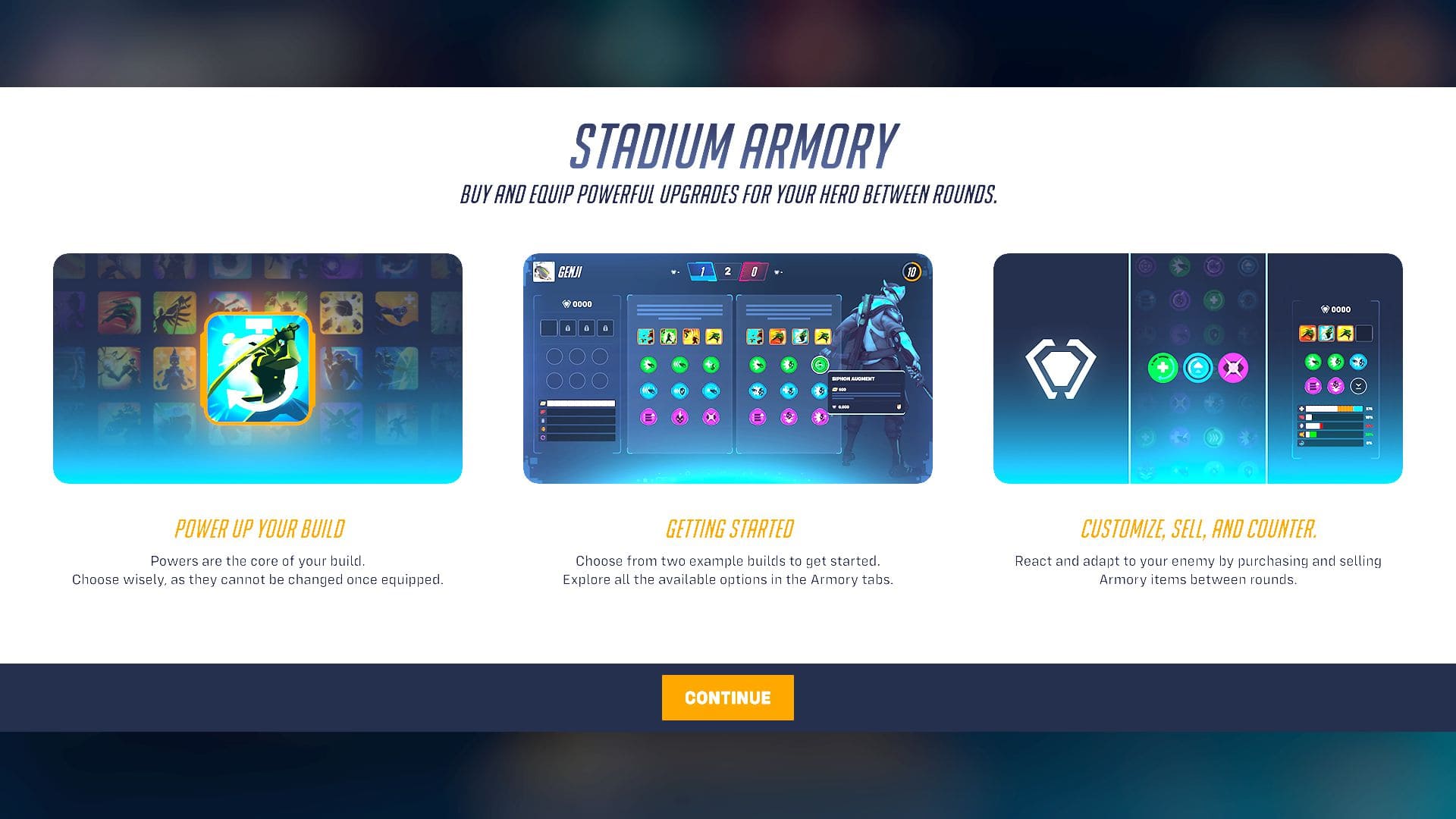Viewport: 1456px width, 819px height.
Task: Select the pink round score tab showing 0
Action: [x=755, y=271]
